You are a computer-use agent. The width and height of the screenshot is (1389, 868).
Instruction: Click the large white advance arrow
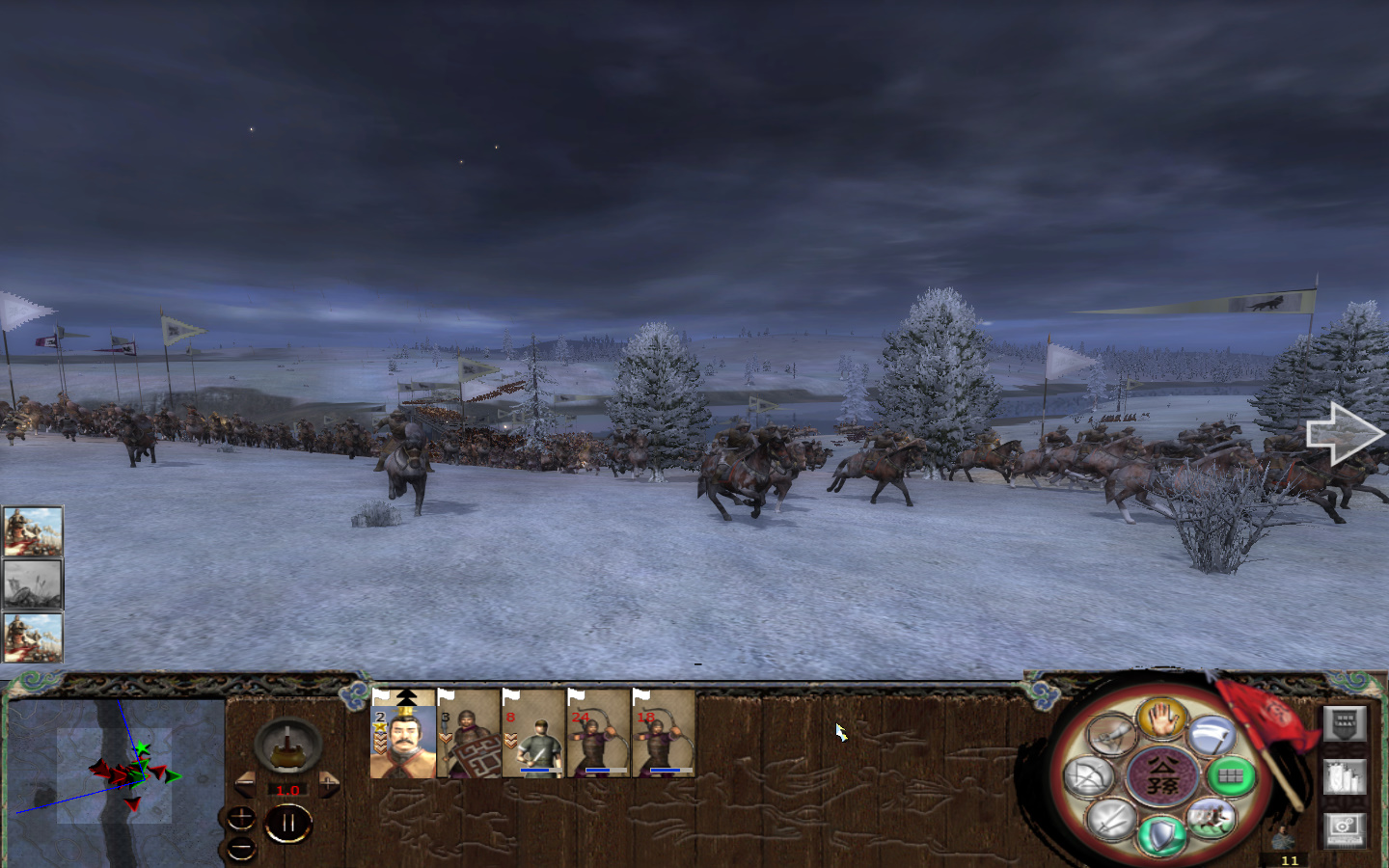(x=1345, y=432)
